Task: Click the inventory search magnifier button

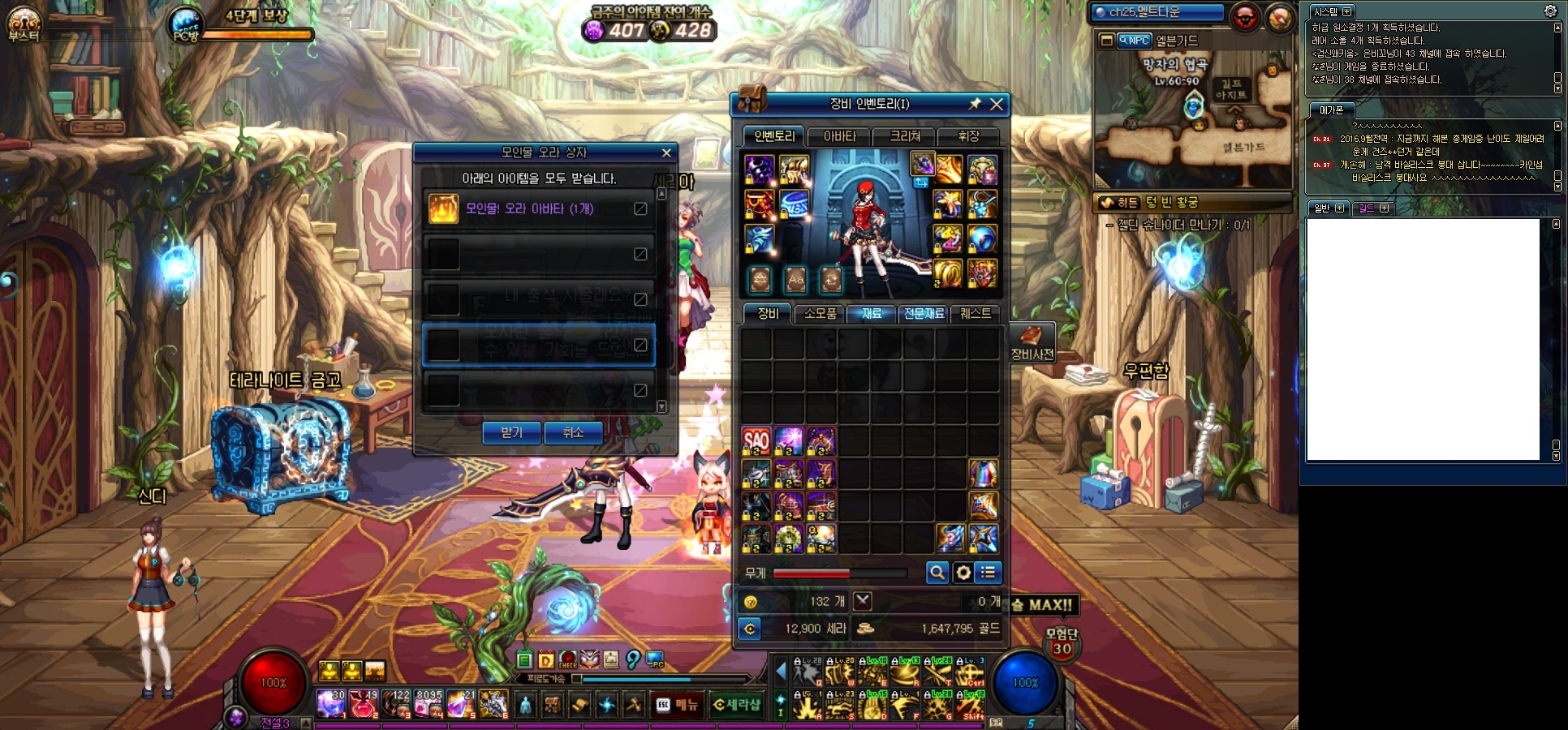Action: 937,573
